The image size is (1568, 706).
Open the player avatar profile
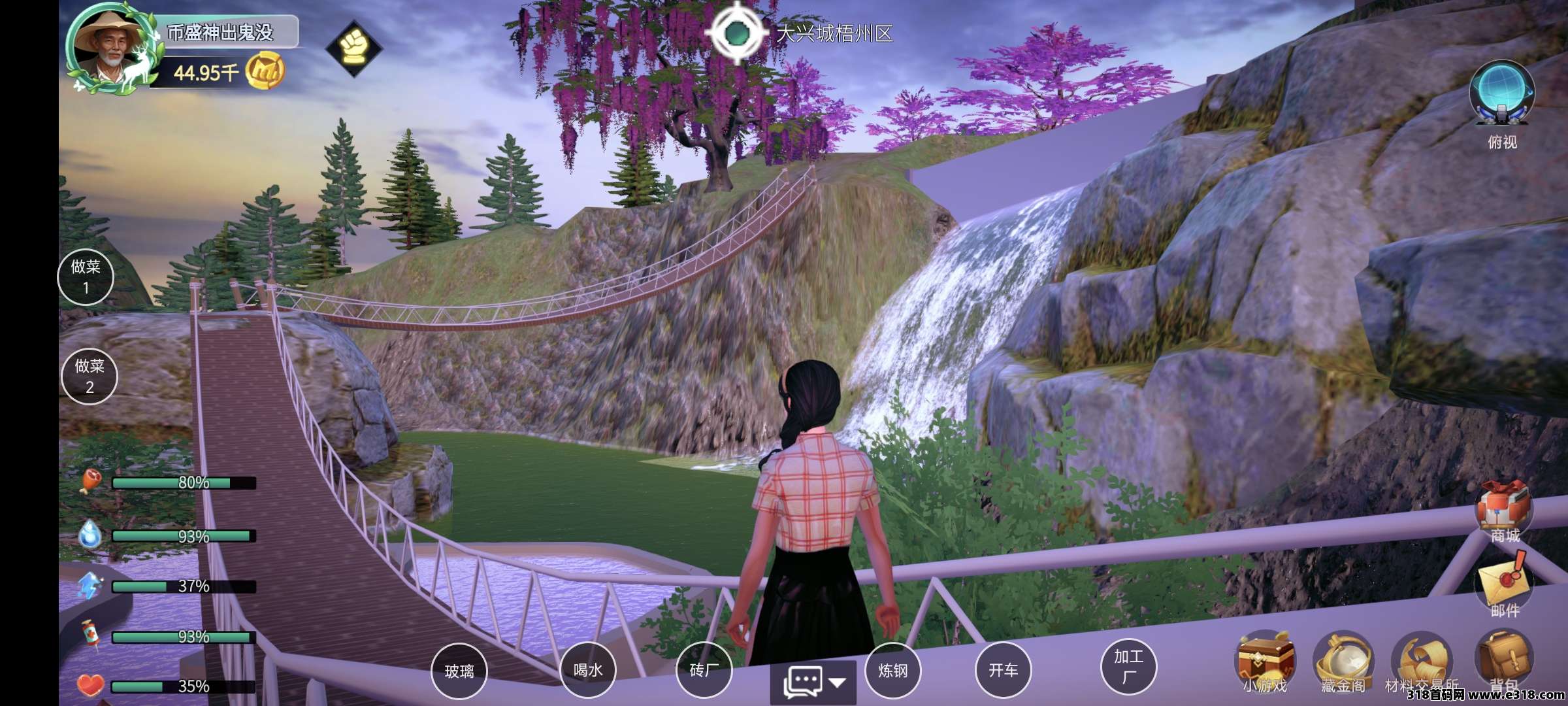point(110,49)
